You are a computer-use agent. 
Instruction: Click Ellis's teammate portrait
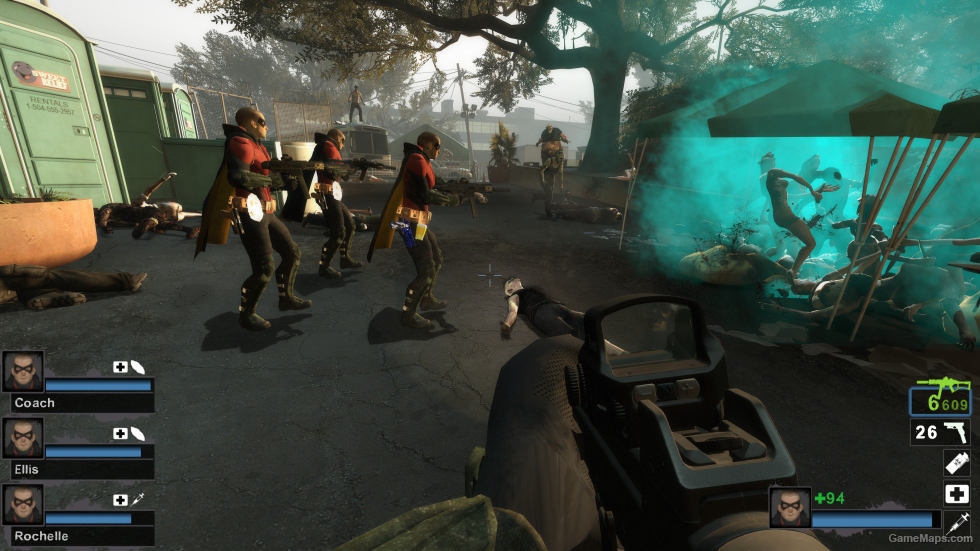click(22, 438)
